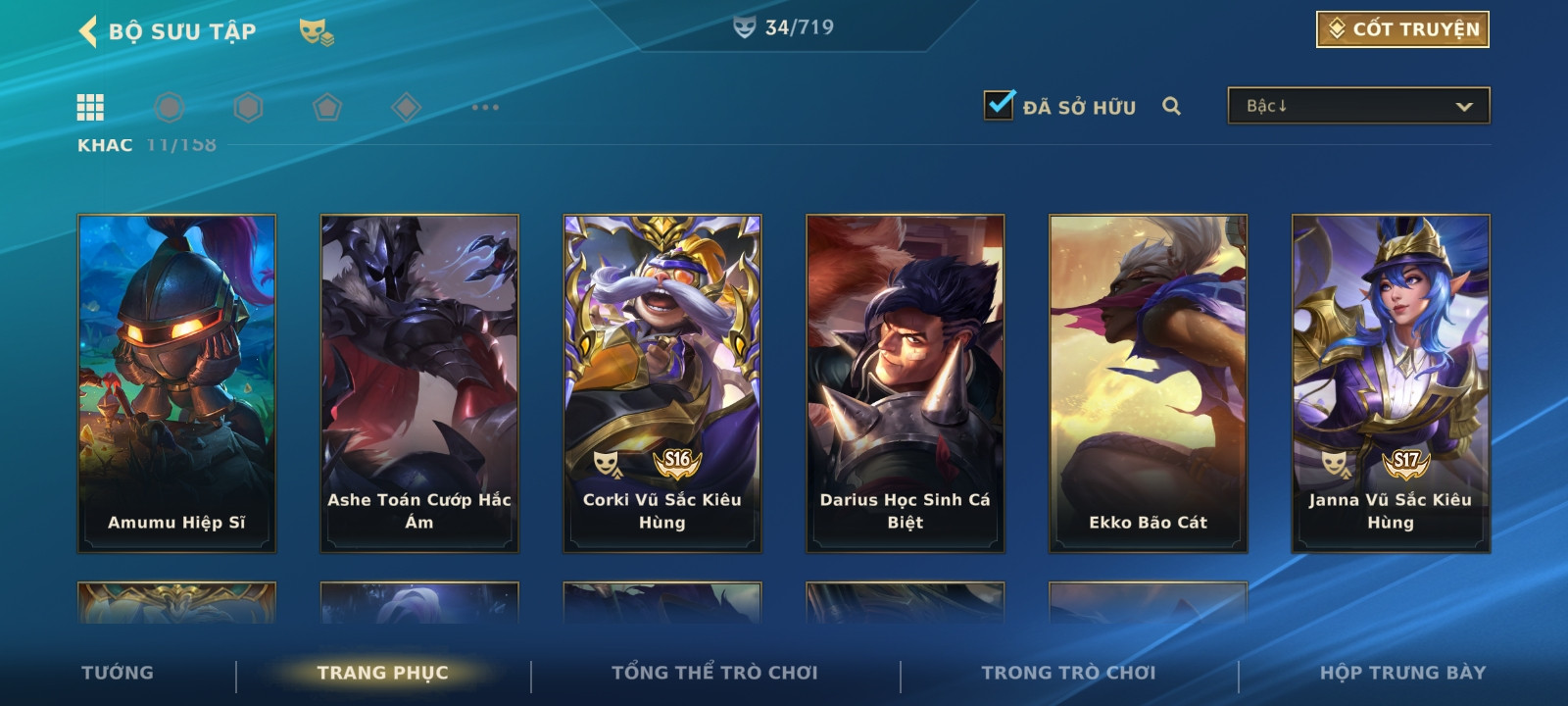Switch to Tổng Thể Trò Chơi tab
1568x706 pixels.
point(714,673)
